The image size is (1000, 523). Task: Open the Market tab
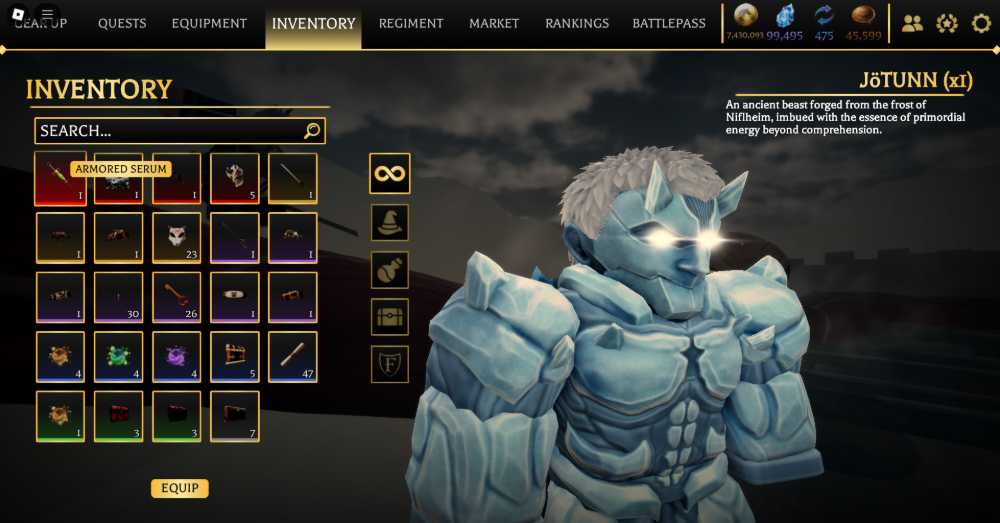494,23
